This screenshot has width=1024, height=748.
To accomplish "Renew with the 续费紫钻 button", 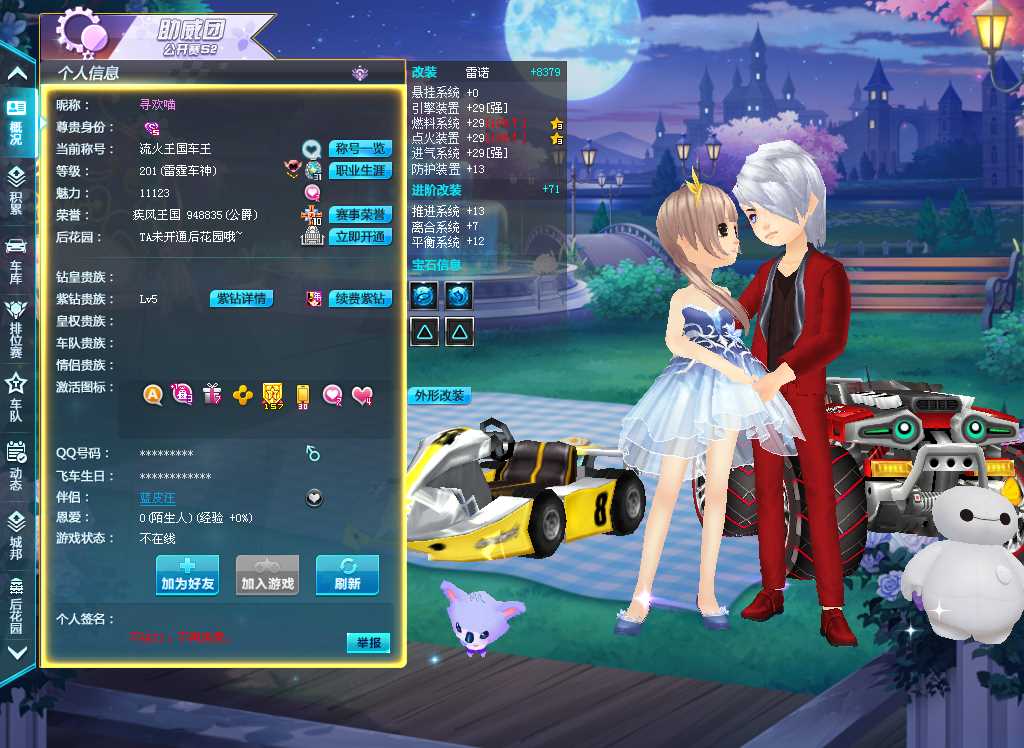I will click(360, 299).
